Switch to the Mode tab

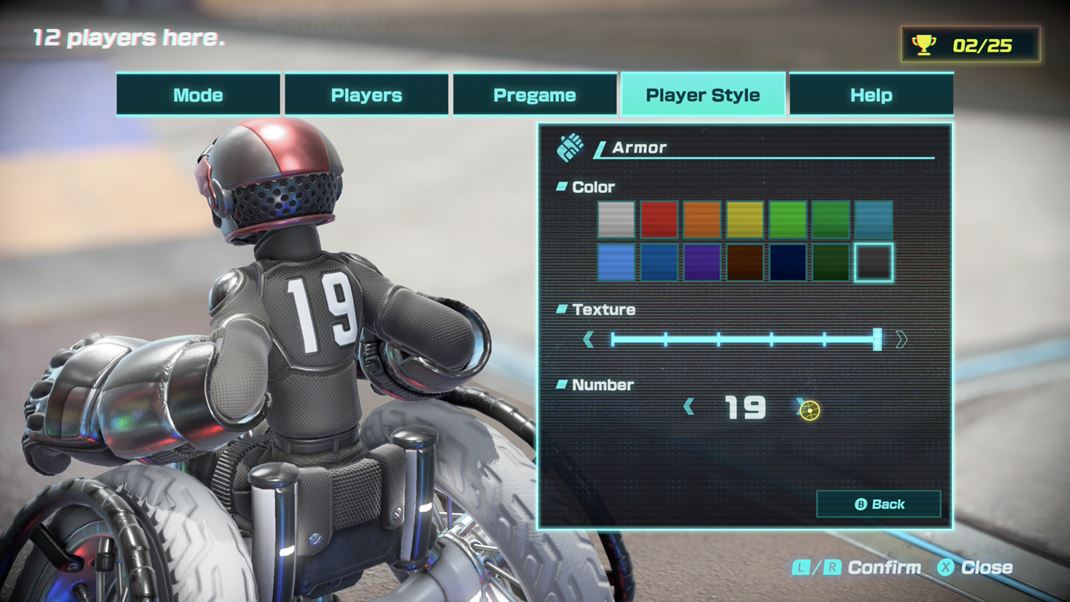coord(198,95)
